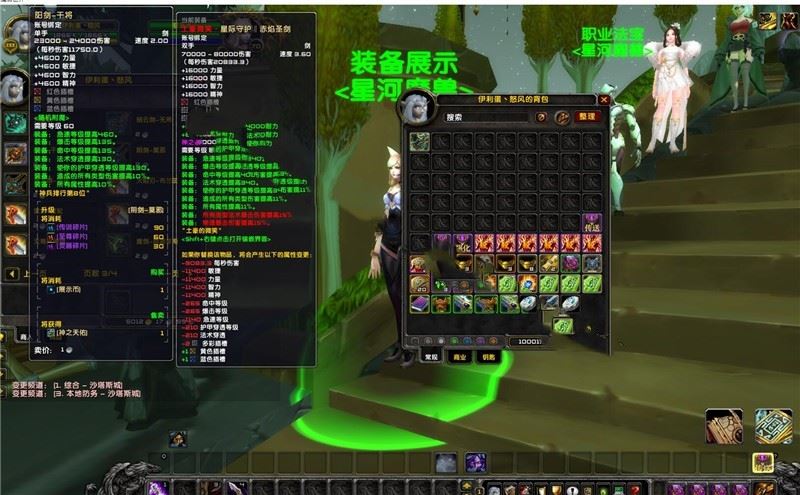Use the purple-faced ability on the upper action bar
Image resolution: width=800 pixels, height=495 pixels.
pos(475,463)
